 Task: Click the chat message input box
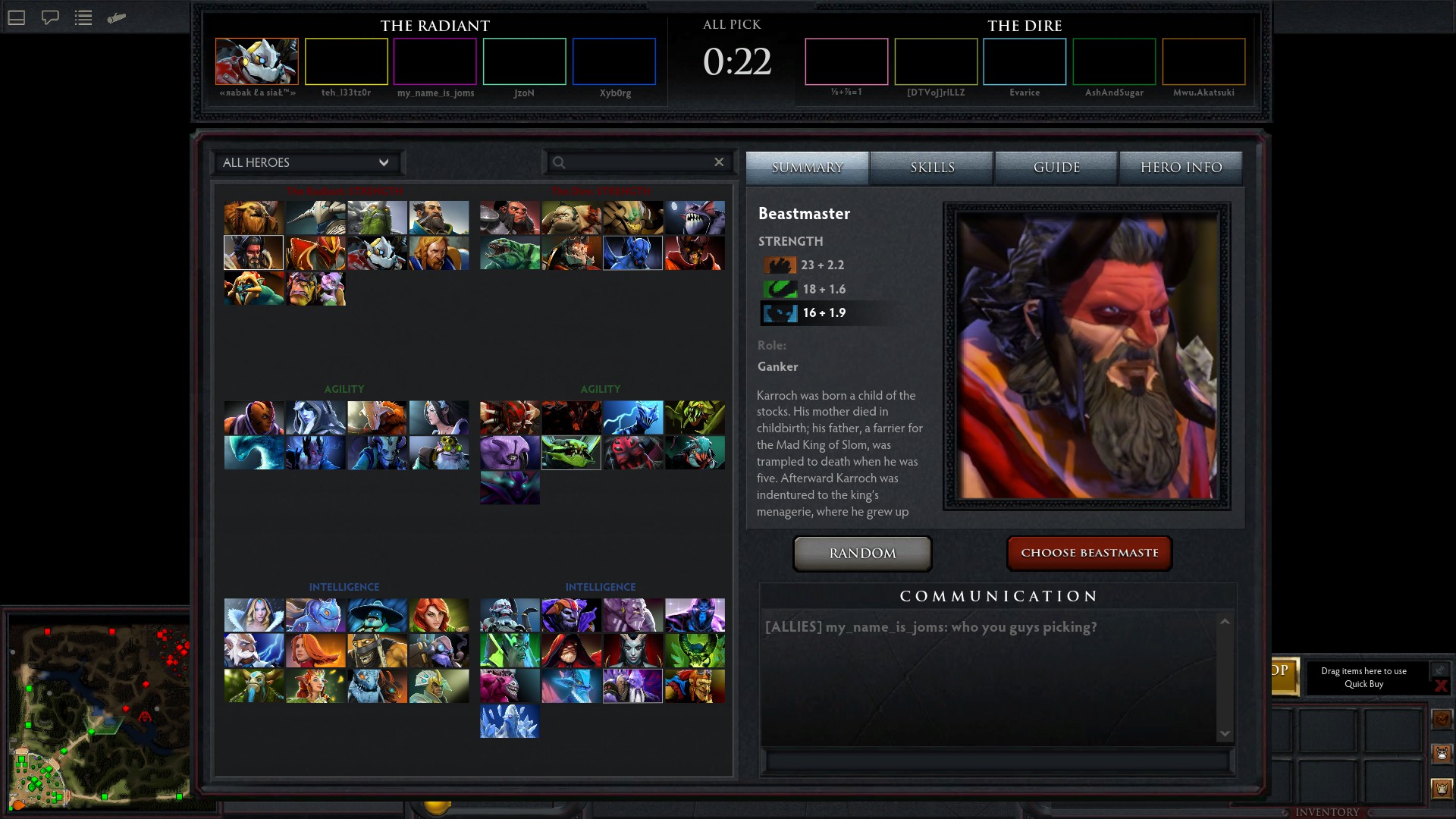(997, 760)
